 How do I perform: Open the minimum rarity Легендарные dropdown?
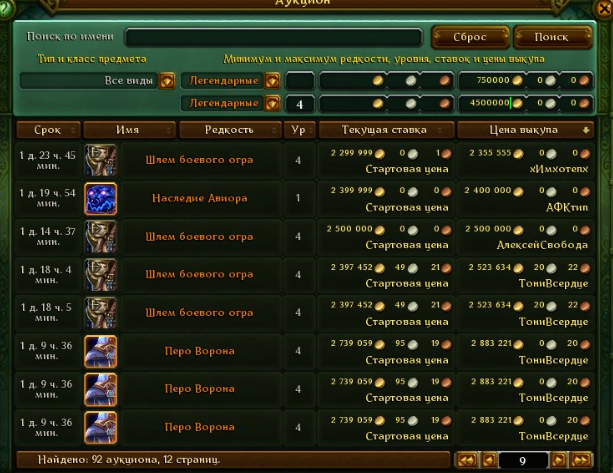pyautogui.click(x=271, y=80)
